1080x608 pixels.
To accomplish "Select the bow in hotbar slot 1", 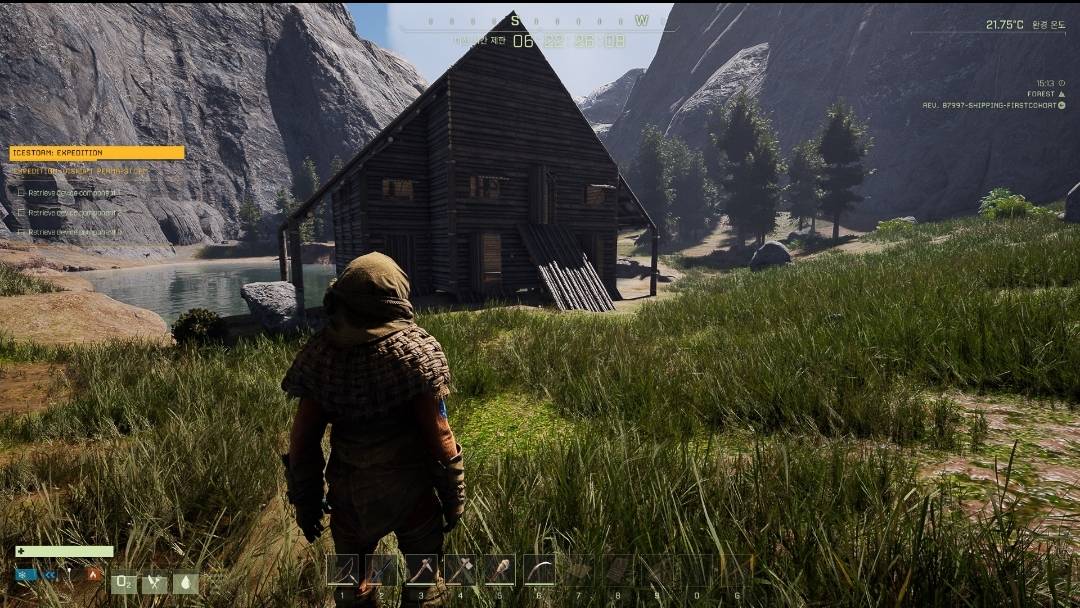I will 342,570.
